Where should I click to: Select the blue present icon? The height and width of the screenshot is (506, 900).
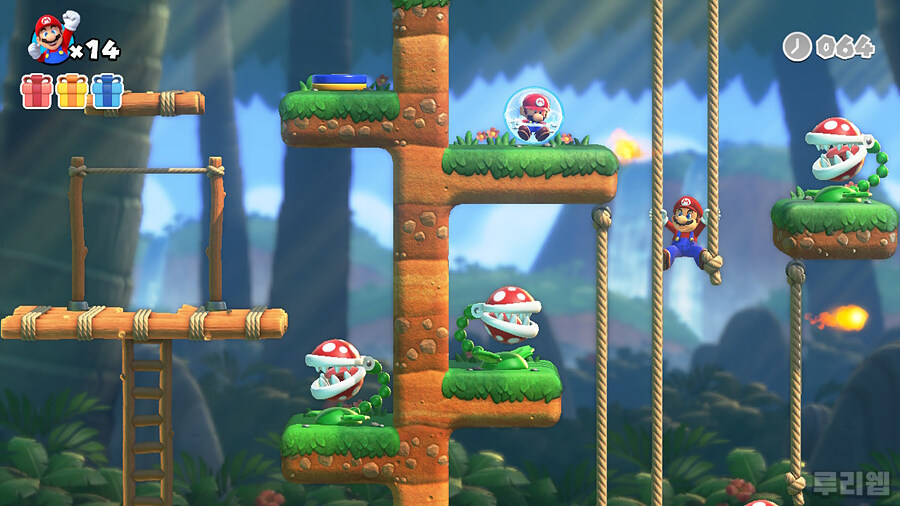click(x=107, y=91)
